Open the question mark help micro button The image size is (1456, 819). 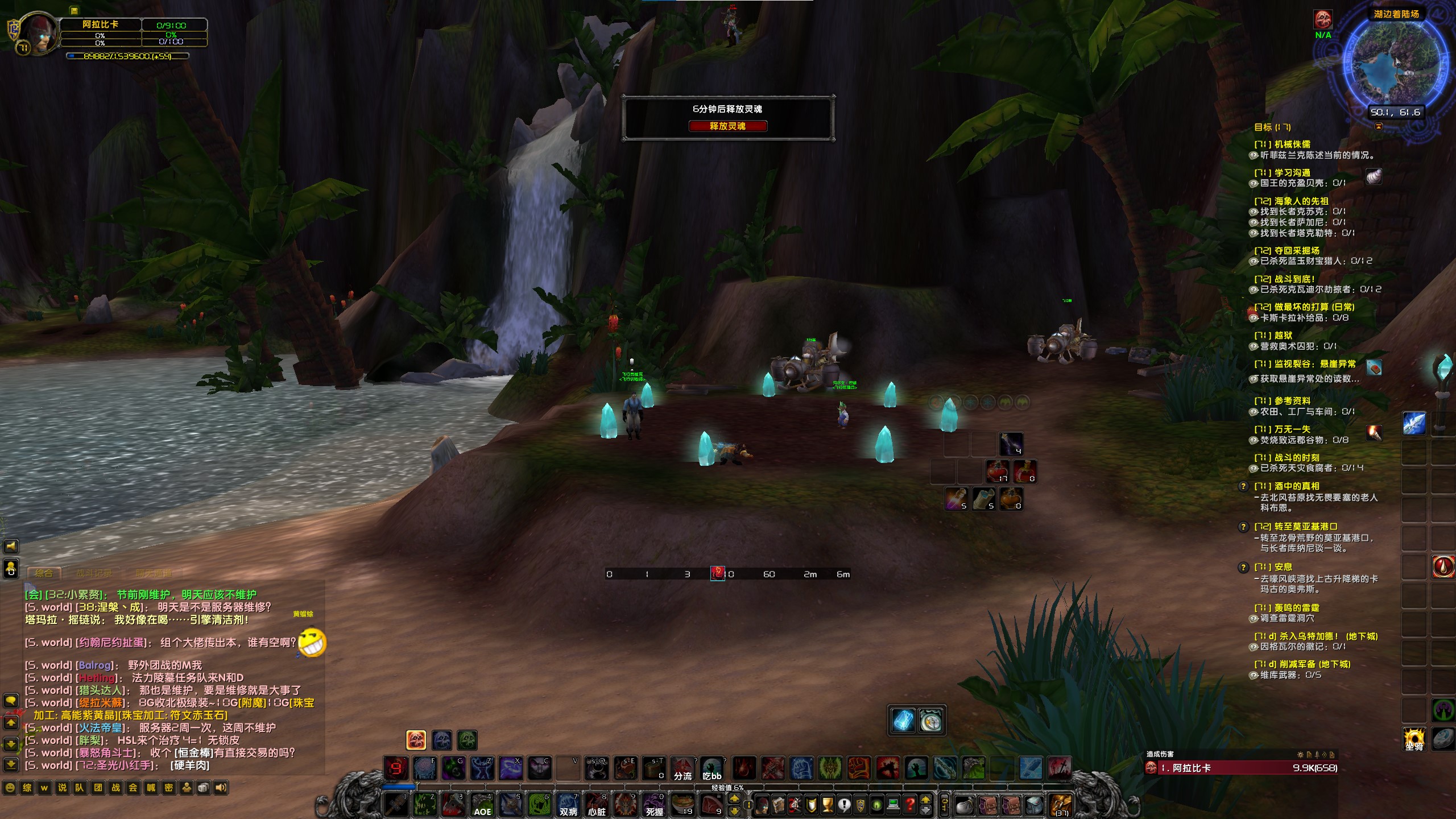(909, 805)
